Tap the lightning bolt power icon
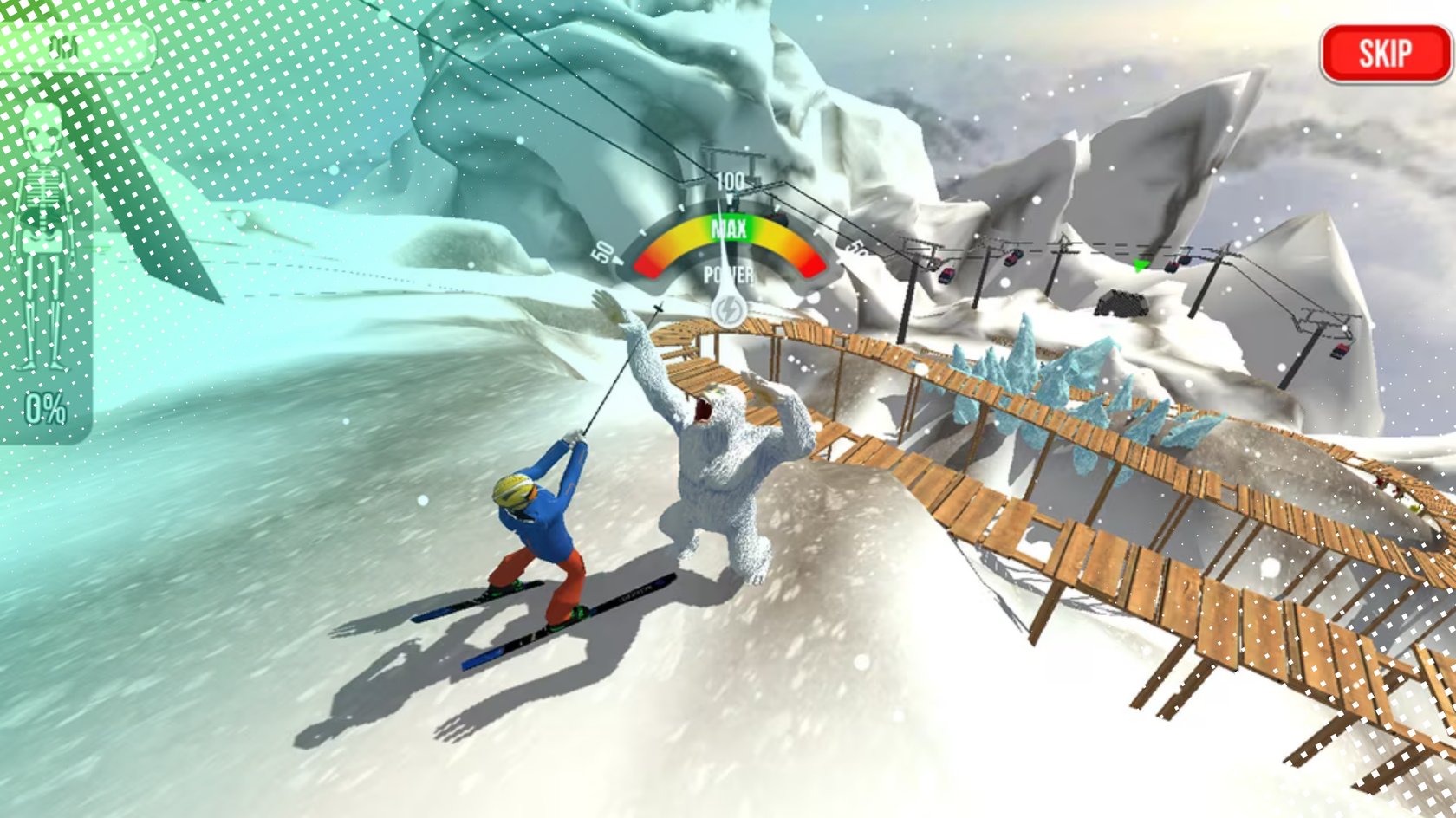 tap(728, 310)
